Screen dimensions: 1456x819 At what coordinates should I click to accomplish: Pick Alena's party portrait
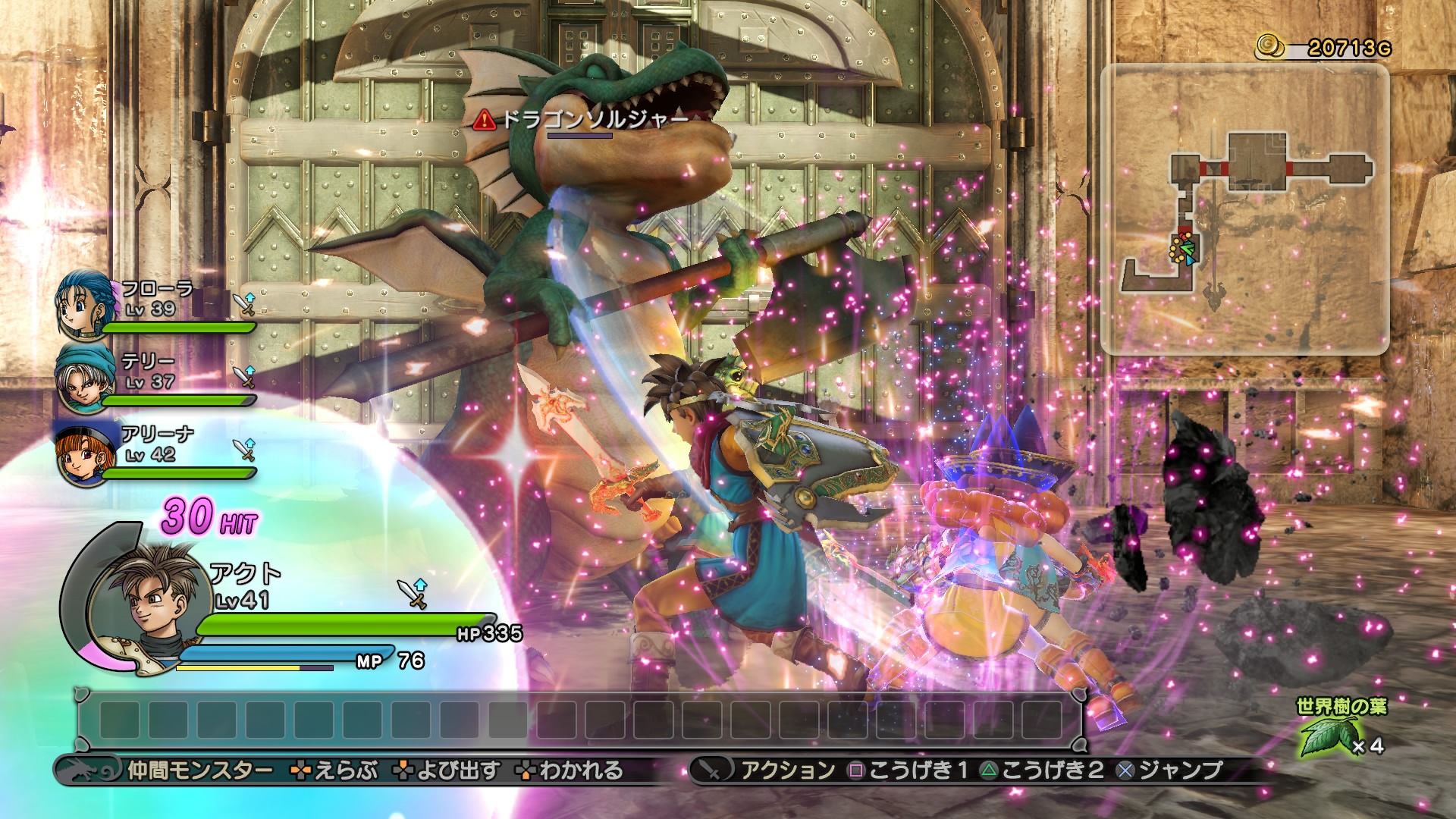click(80, 450)
